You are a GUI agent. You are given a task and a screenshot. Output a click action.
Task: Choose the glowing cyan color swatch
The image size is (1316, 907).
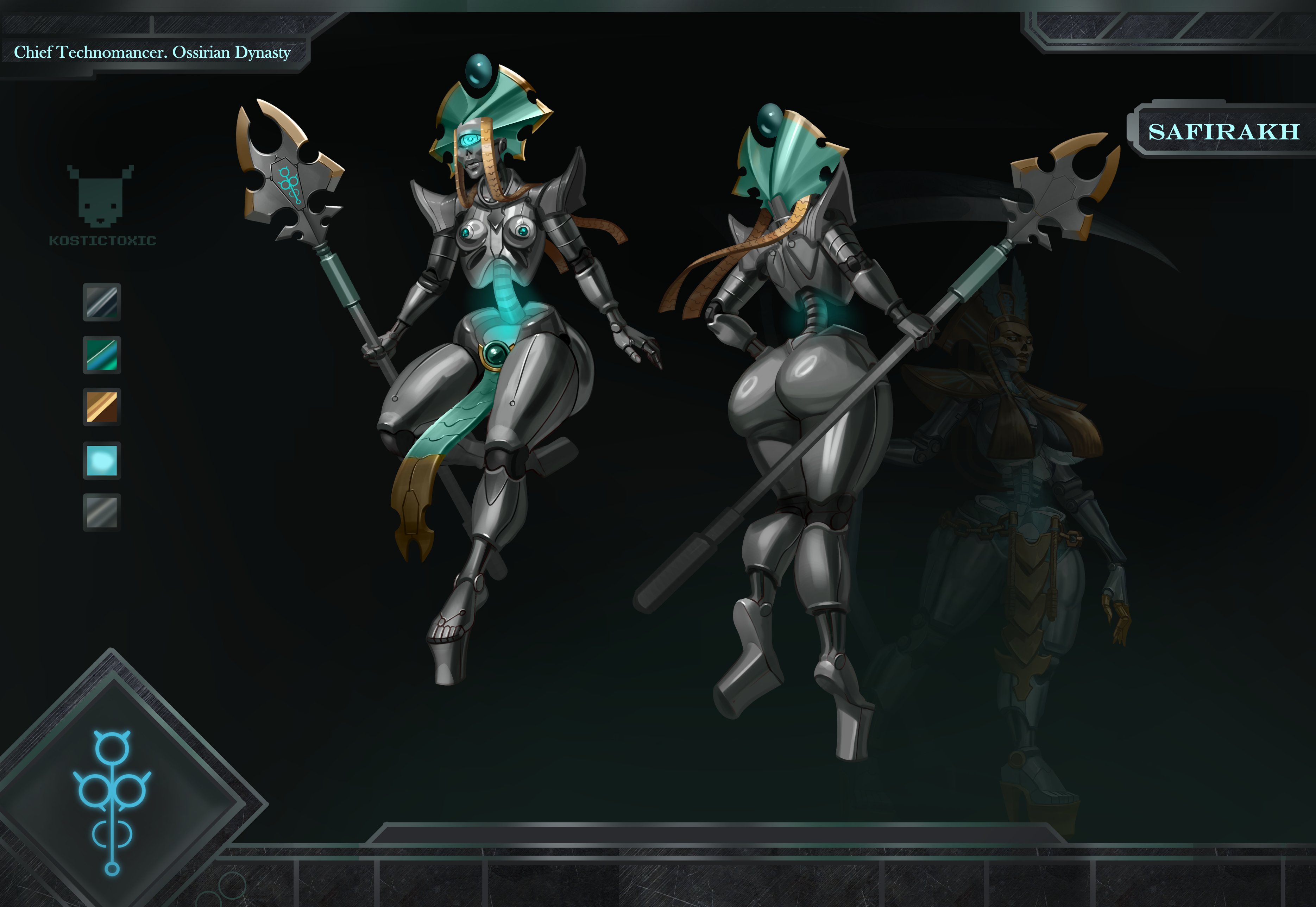102,460
